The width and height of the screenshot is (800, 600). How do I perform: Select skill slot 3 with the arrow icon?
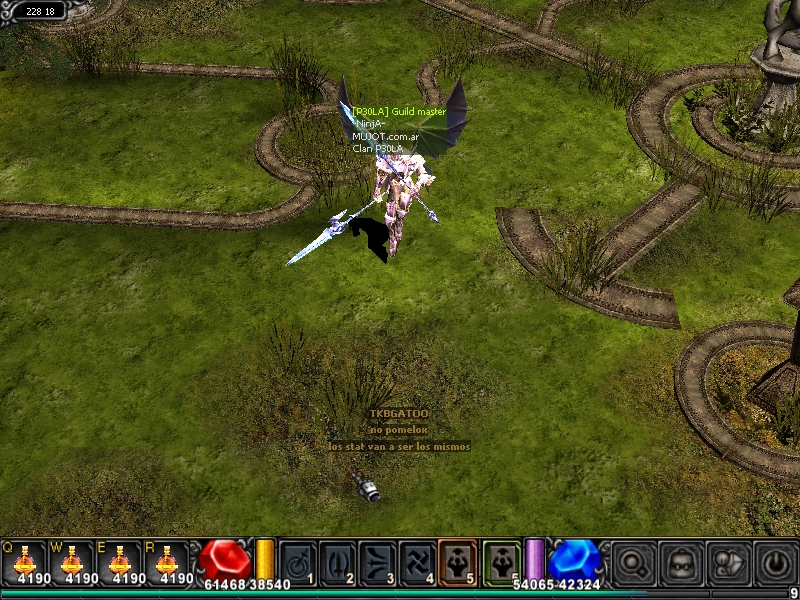point(378,562)
